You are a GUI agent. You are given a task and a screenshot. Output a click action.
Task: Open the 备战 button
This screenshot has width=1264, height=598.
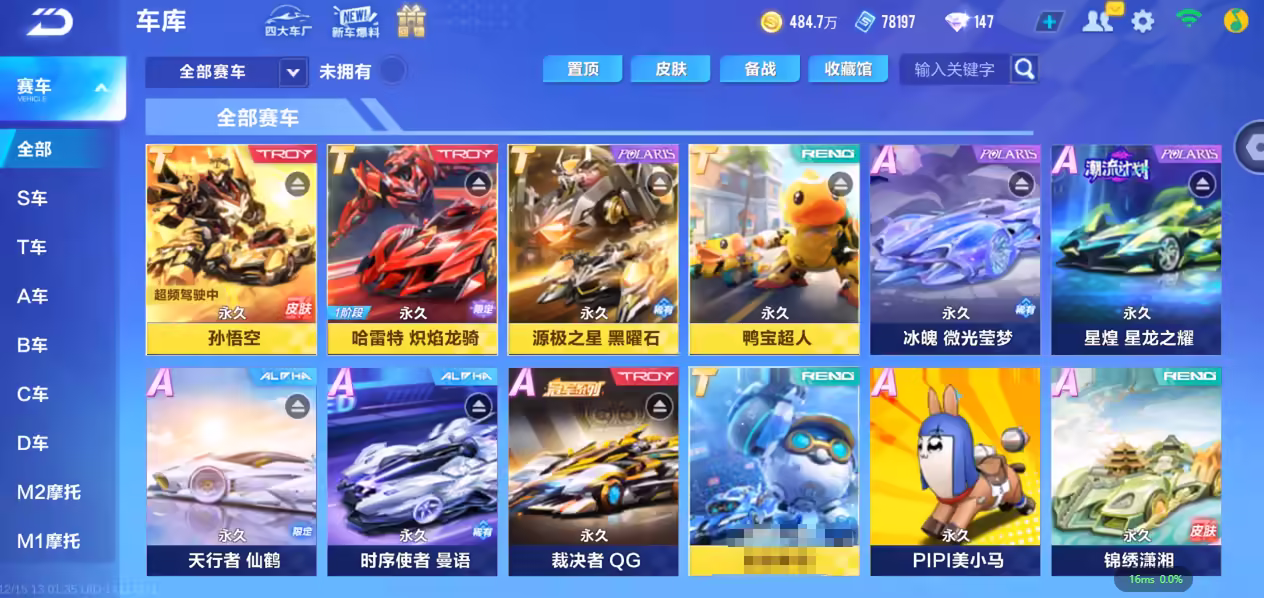click(760, 68)
